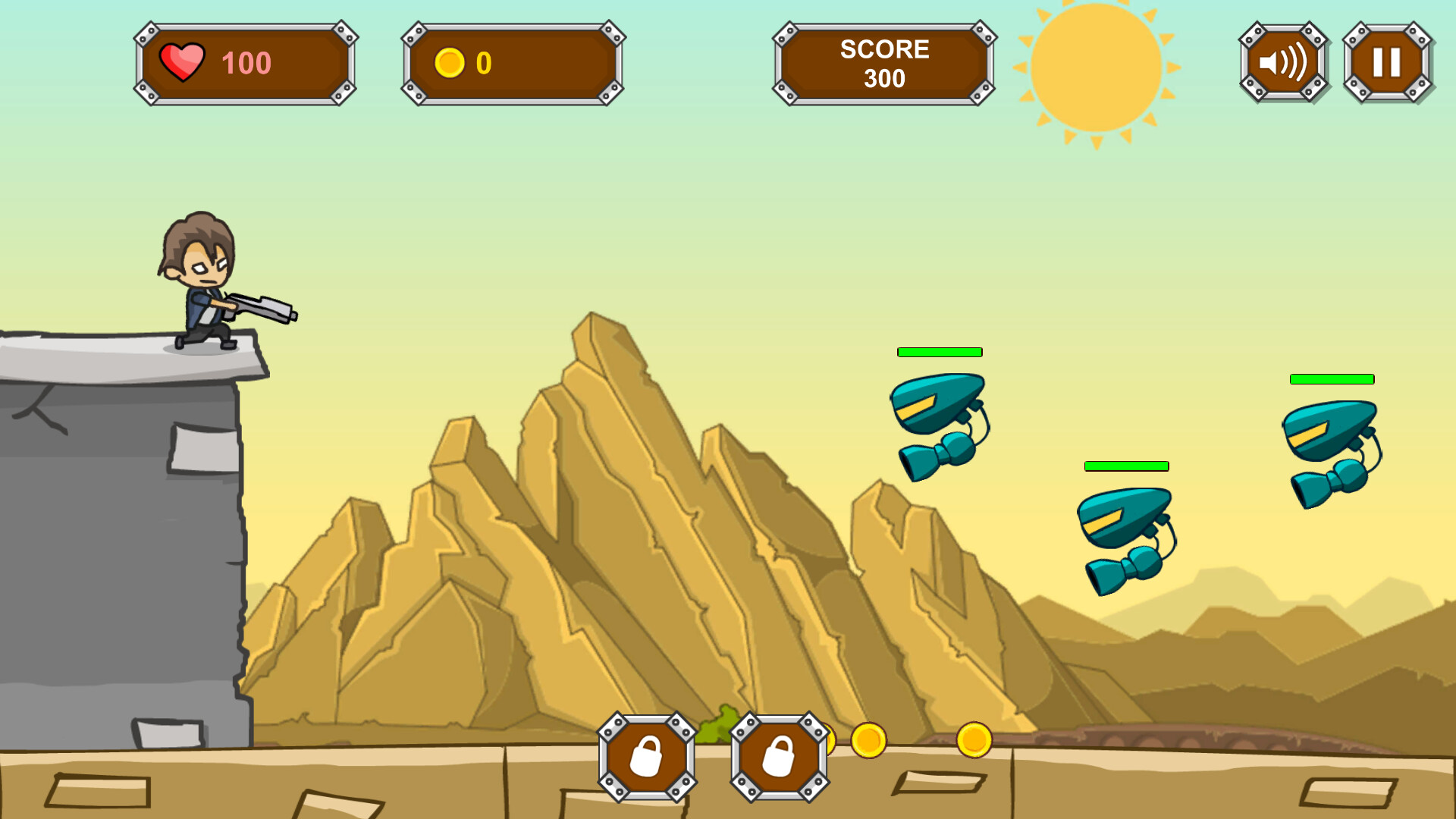Click the health value 100
Image resolution: width=1456 pixels, height=819 pixels.
click(x=246, y=62)
